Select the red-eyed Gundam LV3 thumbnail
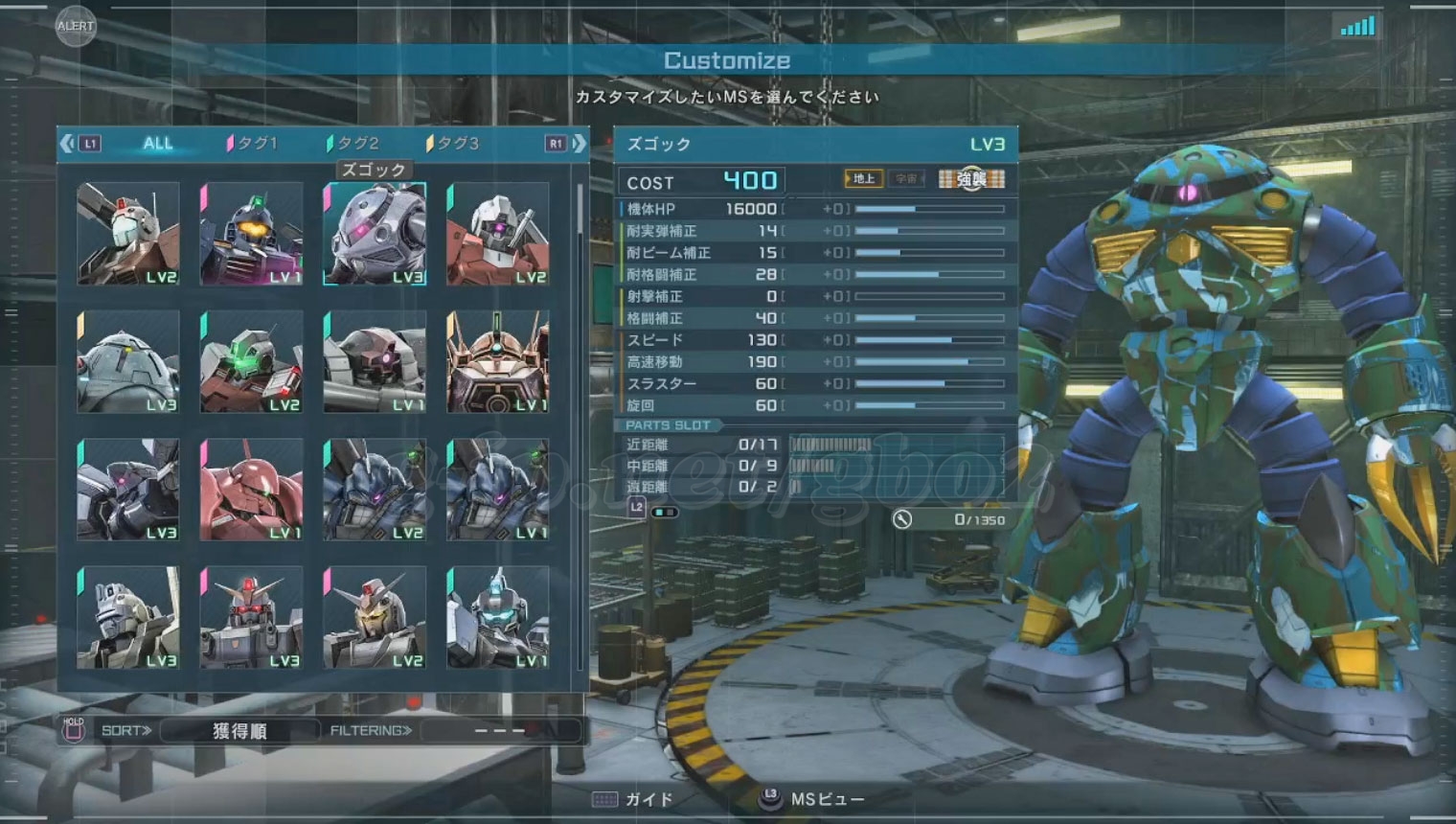 click(251, 618)
